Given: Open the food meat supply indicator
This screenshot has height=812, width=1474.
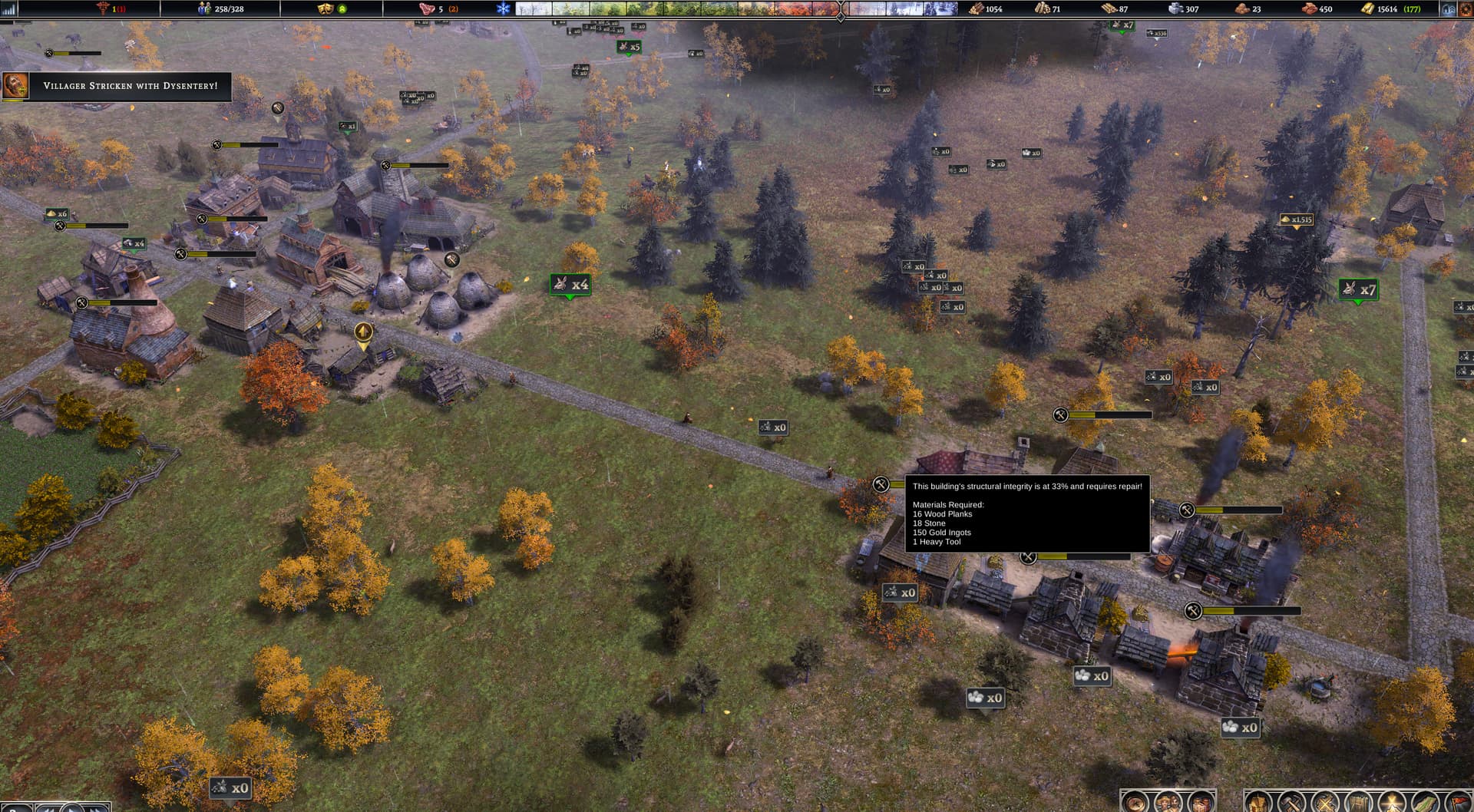Looking at the screenshot, I should (x=427, y=8).
